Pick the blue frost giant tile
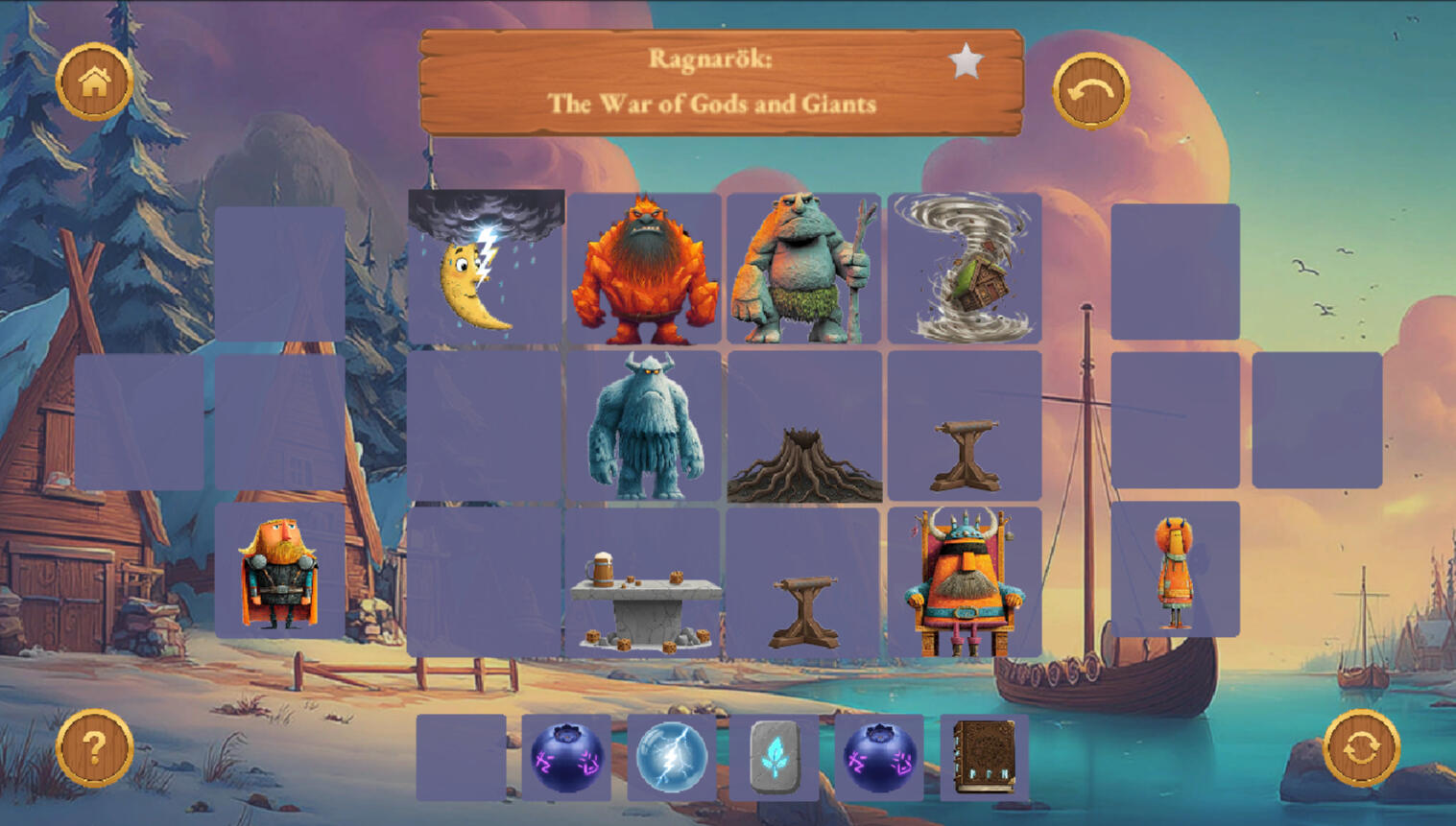The width and height of the screenshot is (1456, 826). click(x=644, y=426)
